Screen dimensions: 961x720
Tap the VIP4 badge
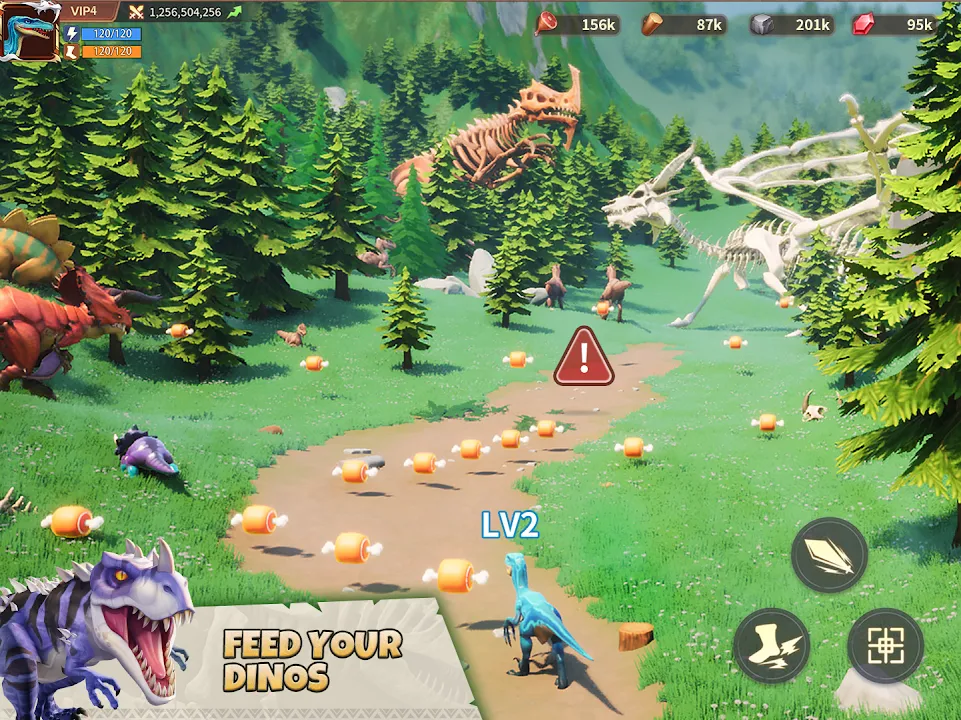pyautogui.click(x=85, y=11)
